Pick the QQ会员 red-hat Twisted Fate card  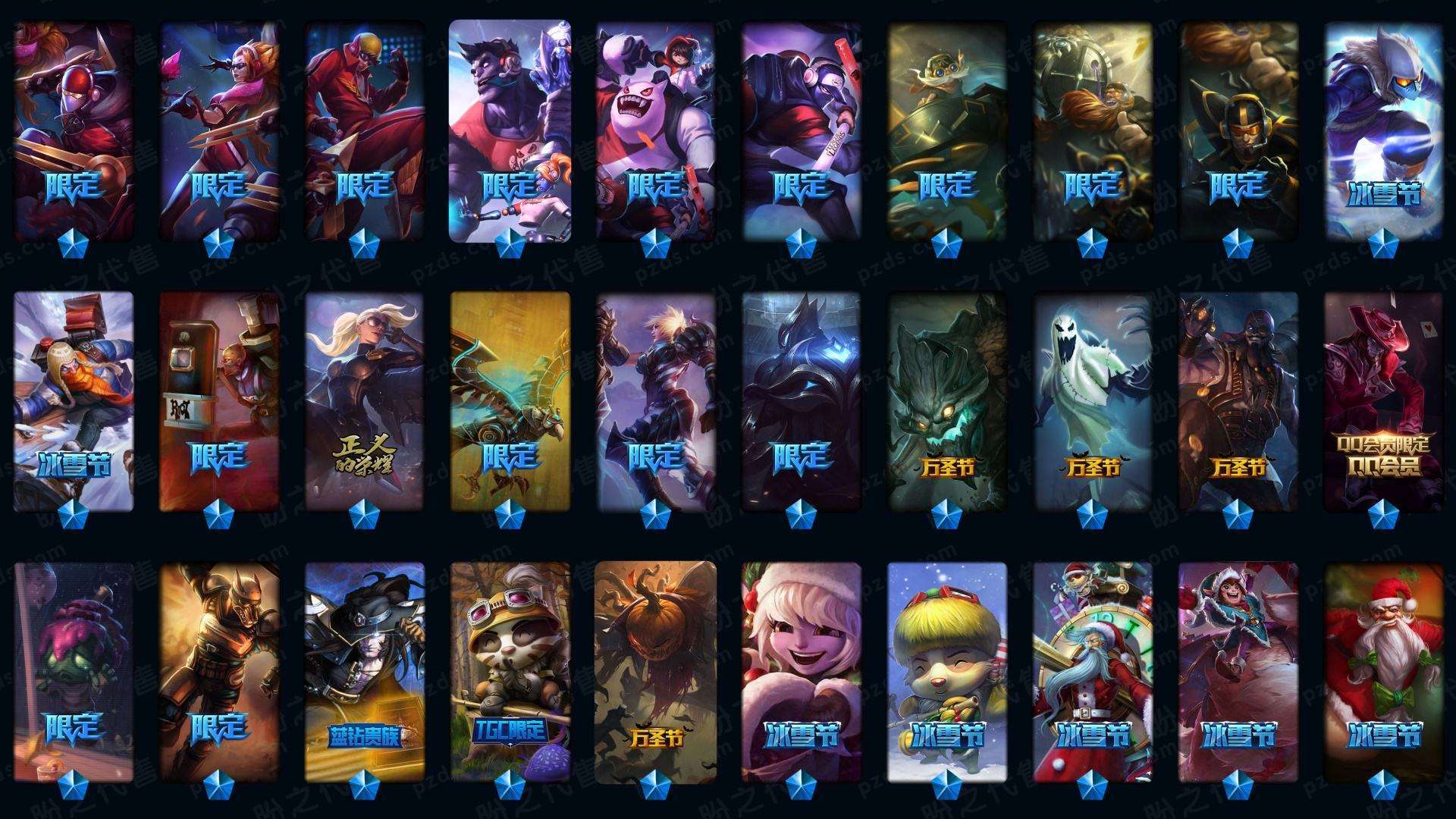(1383, 400)
